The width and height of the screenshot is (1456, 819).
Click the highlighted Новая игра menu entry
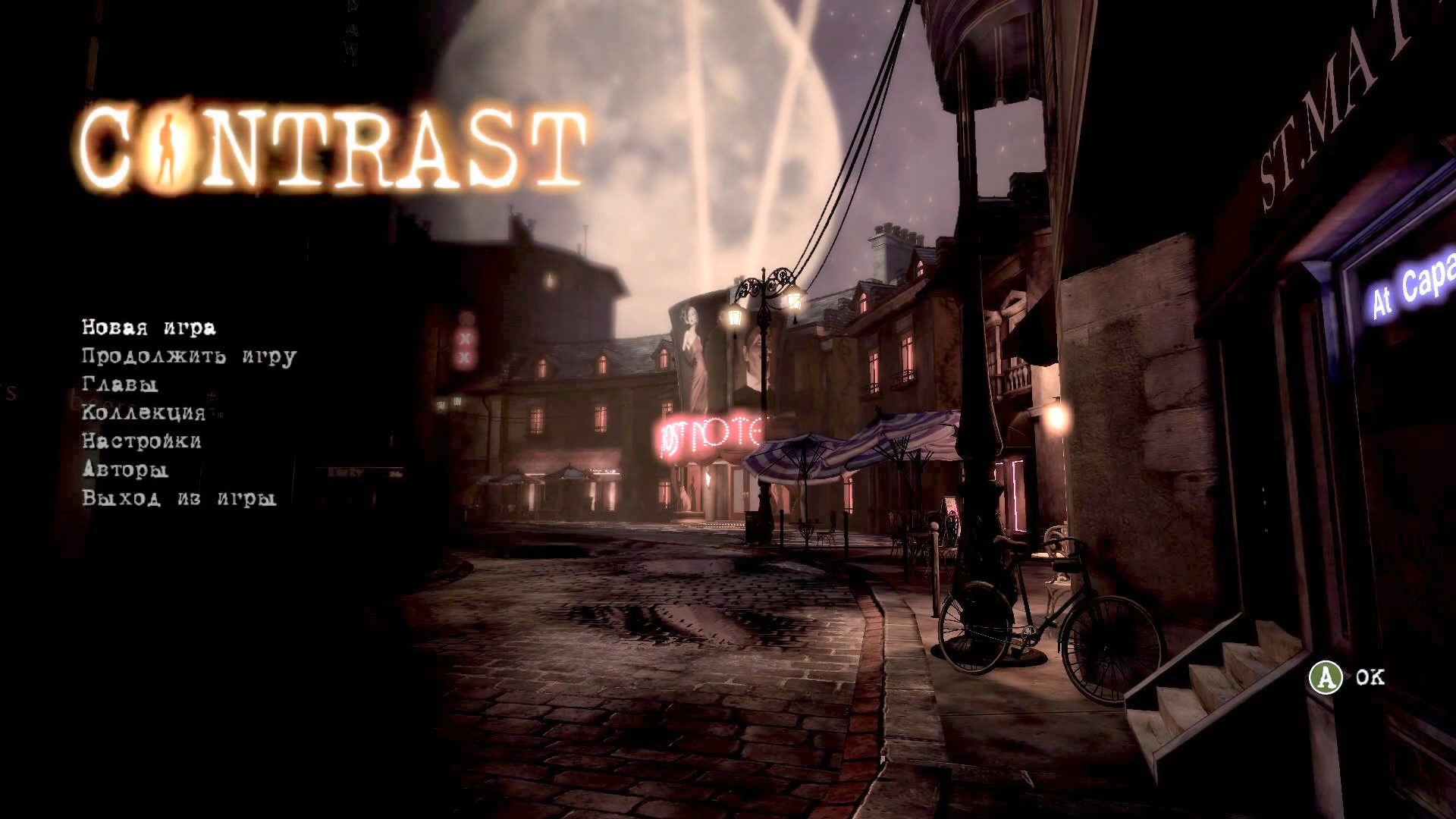148,328
